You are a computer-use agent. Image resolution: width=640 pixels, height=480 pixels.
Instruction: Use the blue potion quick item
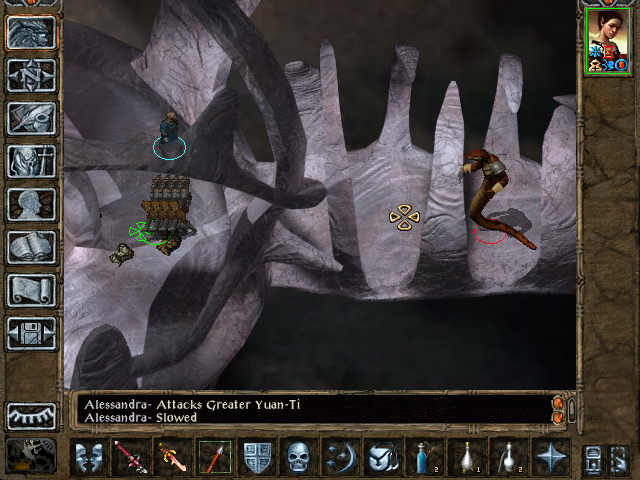pos(423,457)
